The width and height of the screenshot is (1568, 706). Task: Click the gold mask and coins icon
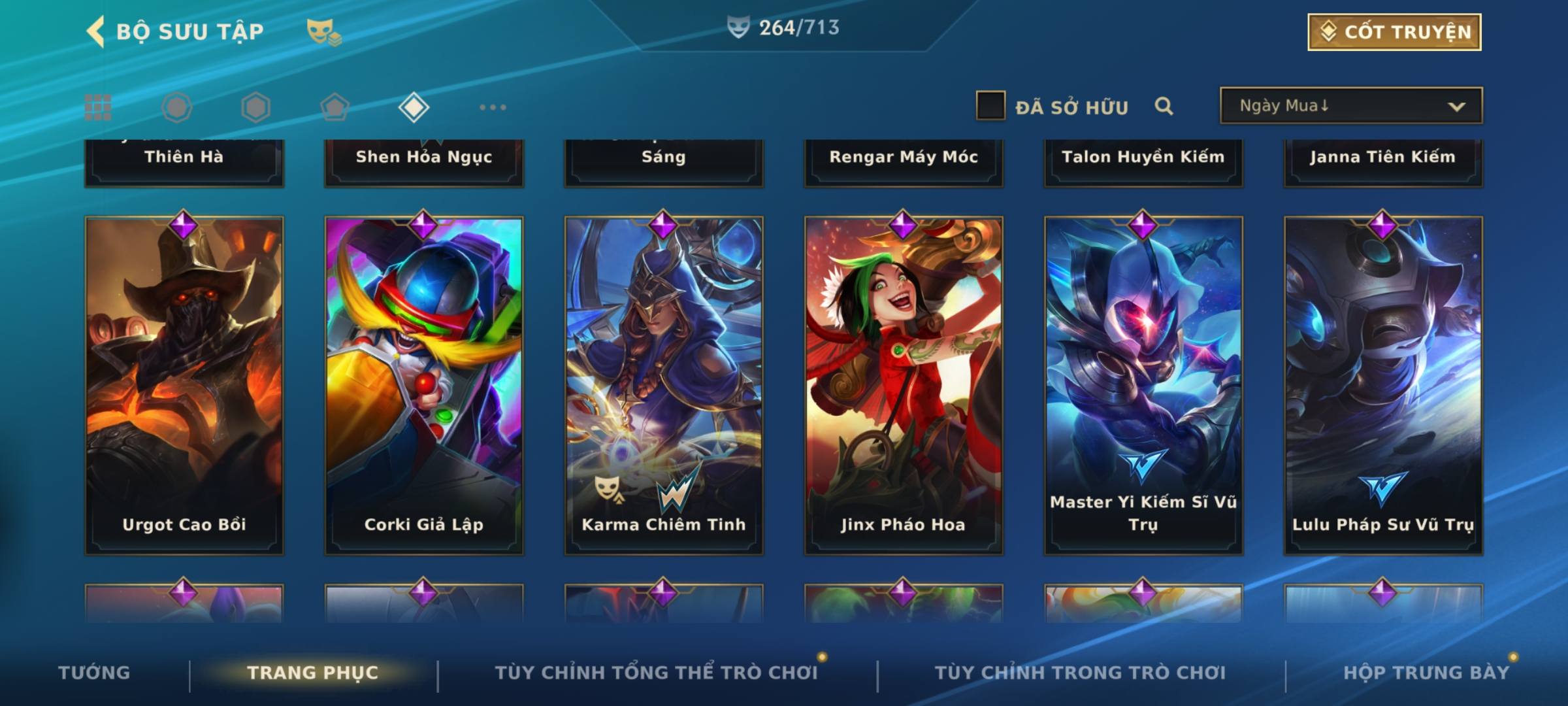point(323,31)
